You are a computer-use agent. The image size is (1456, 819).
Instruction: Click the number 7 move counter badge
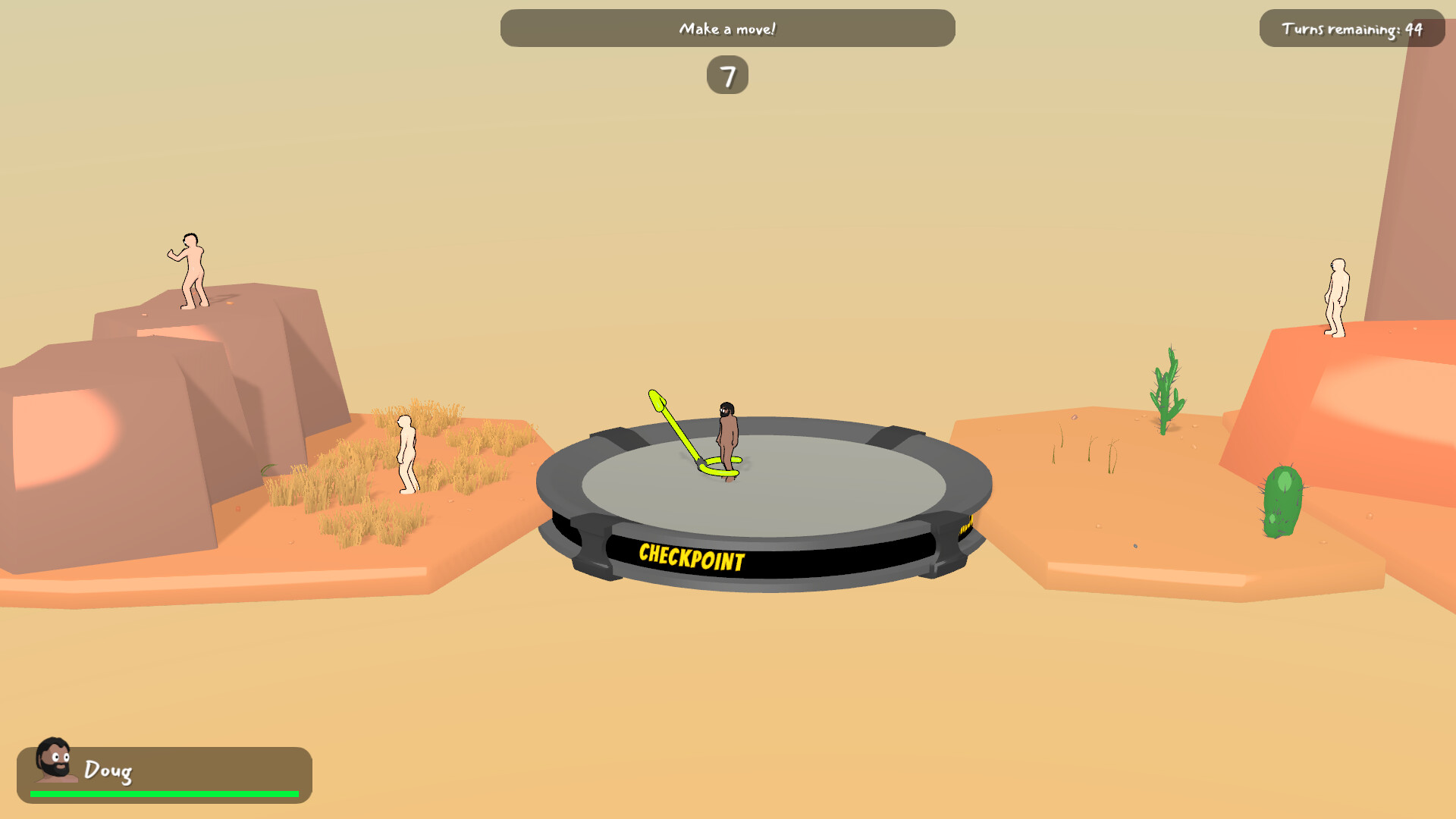[728, 75]
